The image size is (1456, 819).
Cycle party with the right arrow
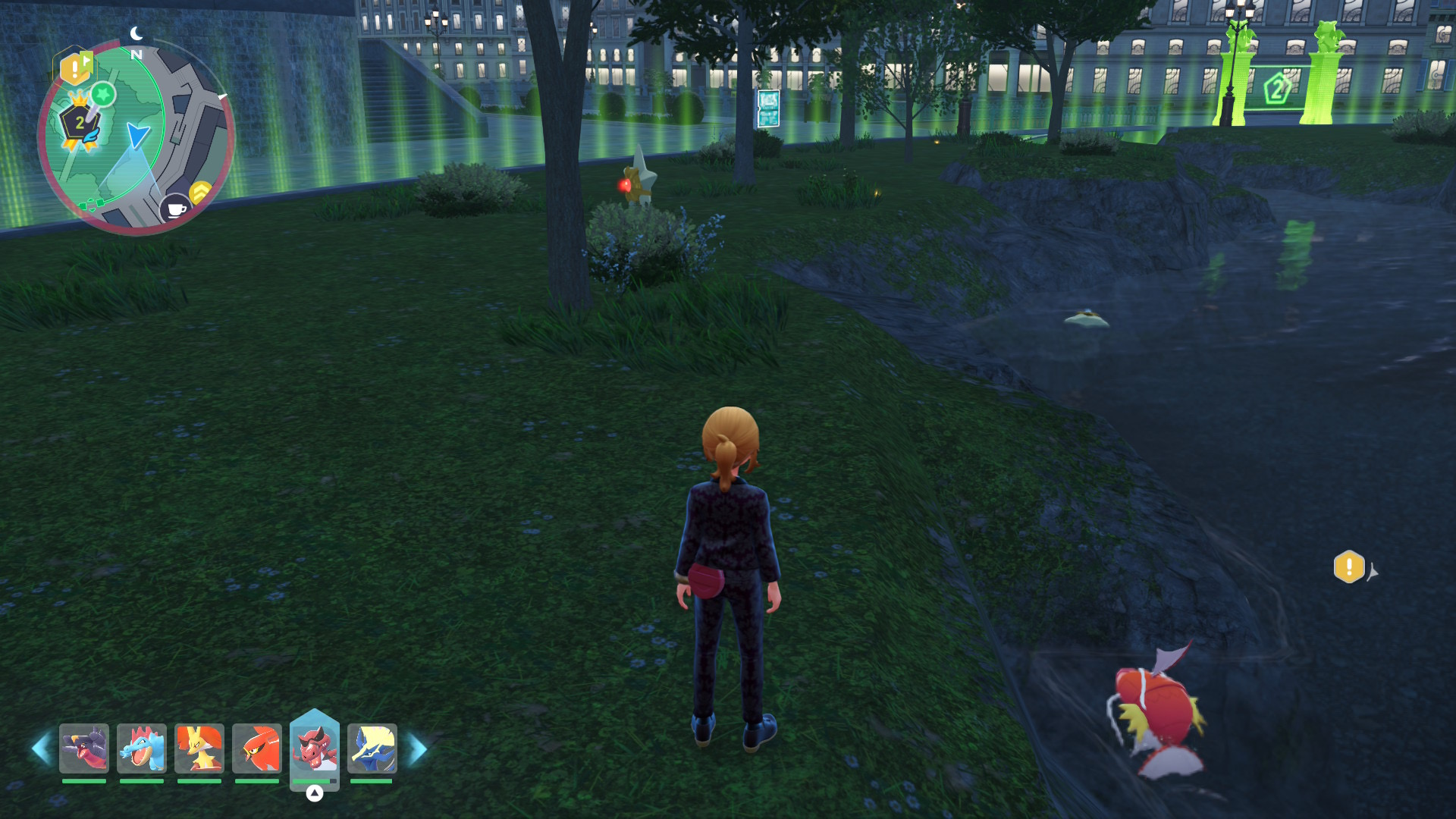point(418,749)
